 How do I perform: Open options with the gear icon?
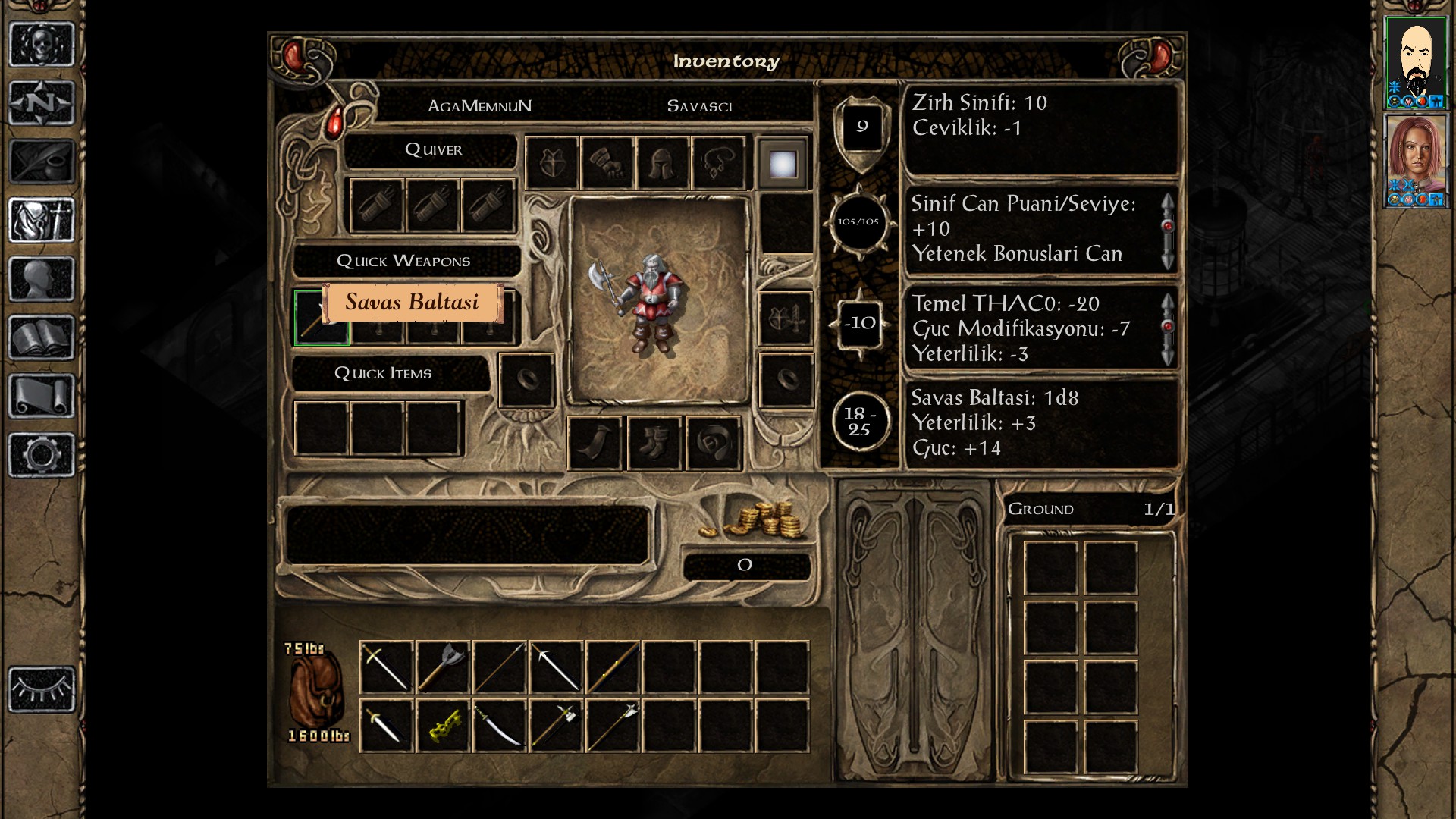coord(42,454)
